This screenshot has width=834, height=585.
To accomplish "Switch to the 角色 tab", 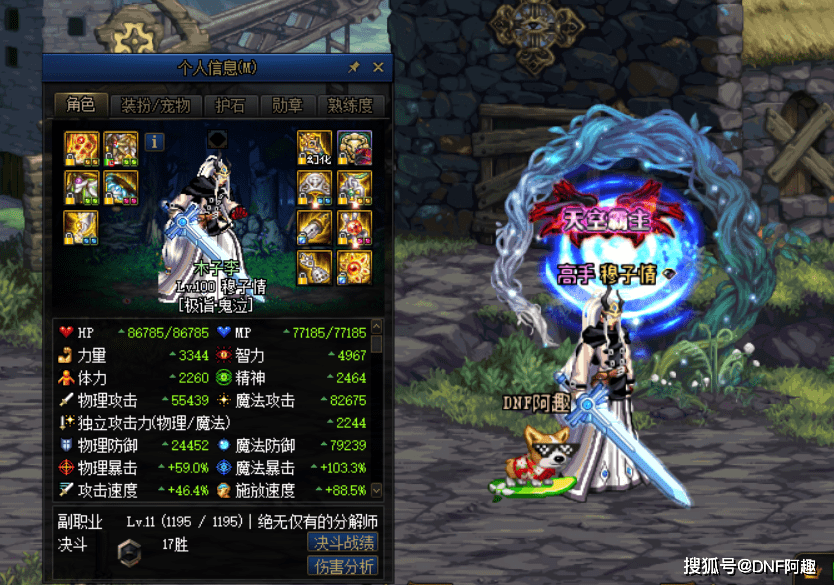I will (x=80, y=105).
